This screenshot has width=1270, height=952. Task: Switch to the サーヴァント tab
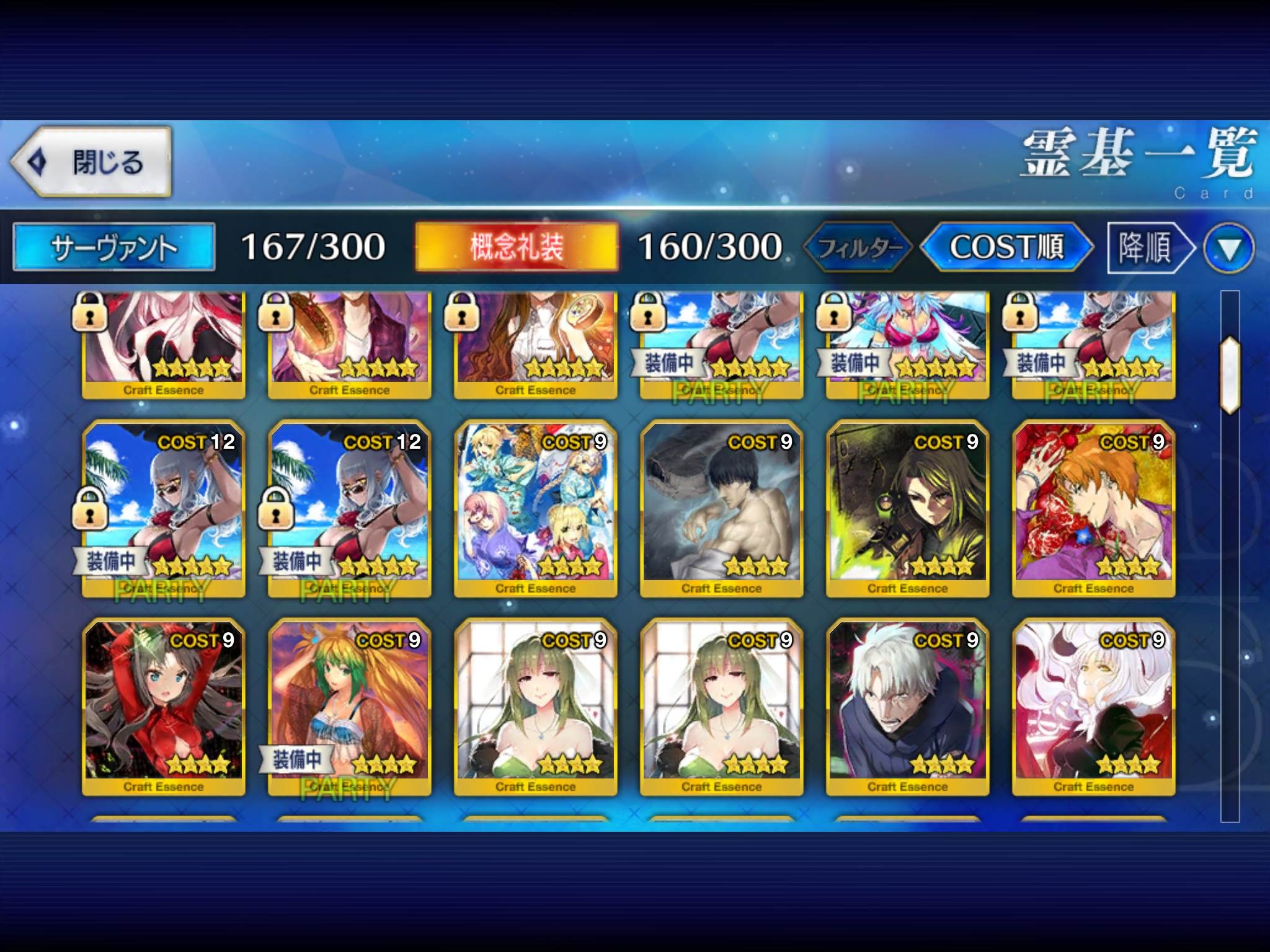tap(115, 247)
